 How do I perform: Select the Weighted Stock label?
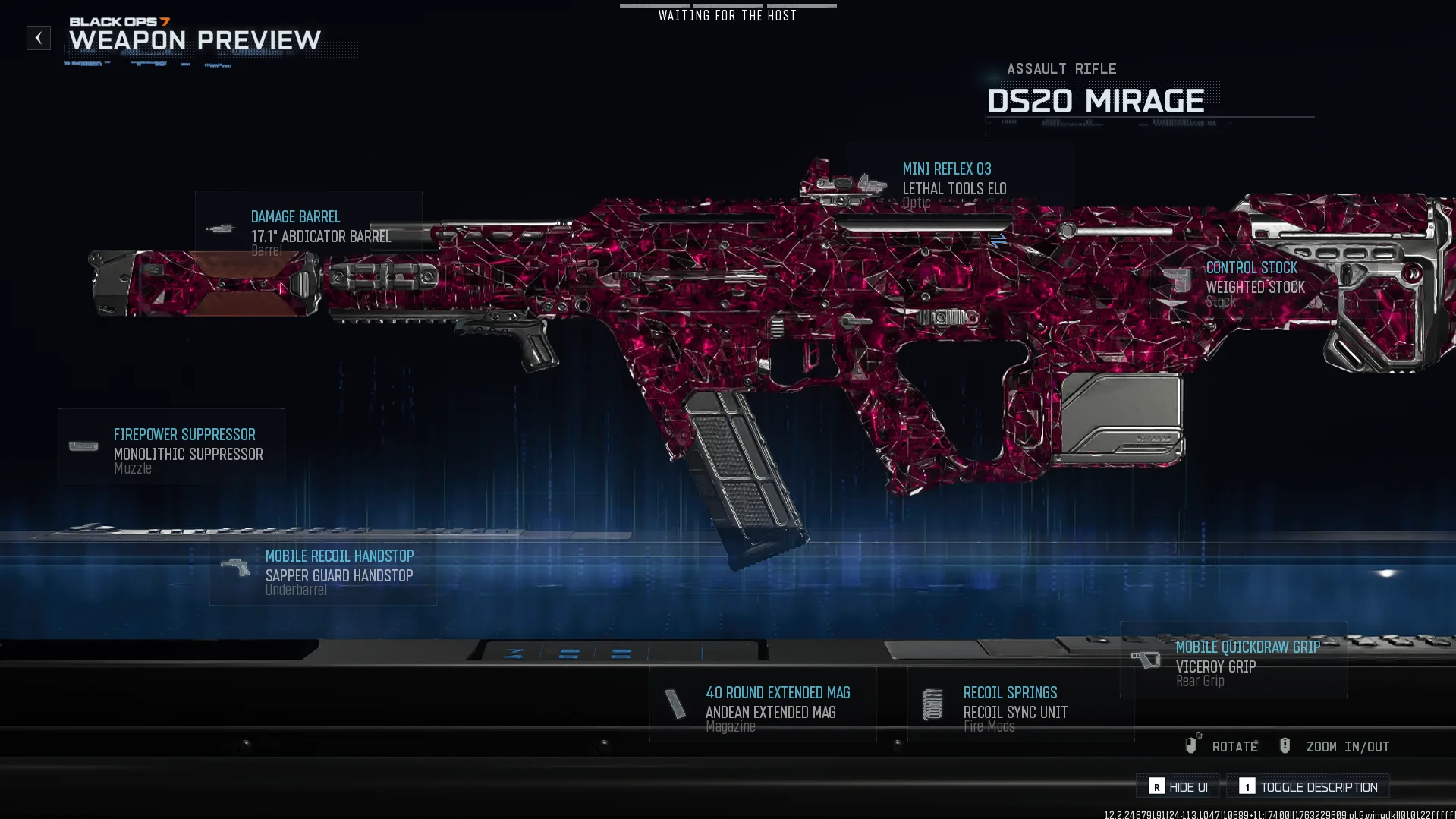click(1256, 287)
